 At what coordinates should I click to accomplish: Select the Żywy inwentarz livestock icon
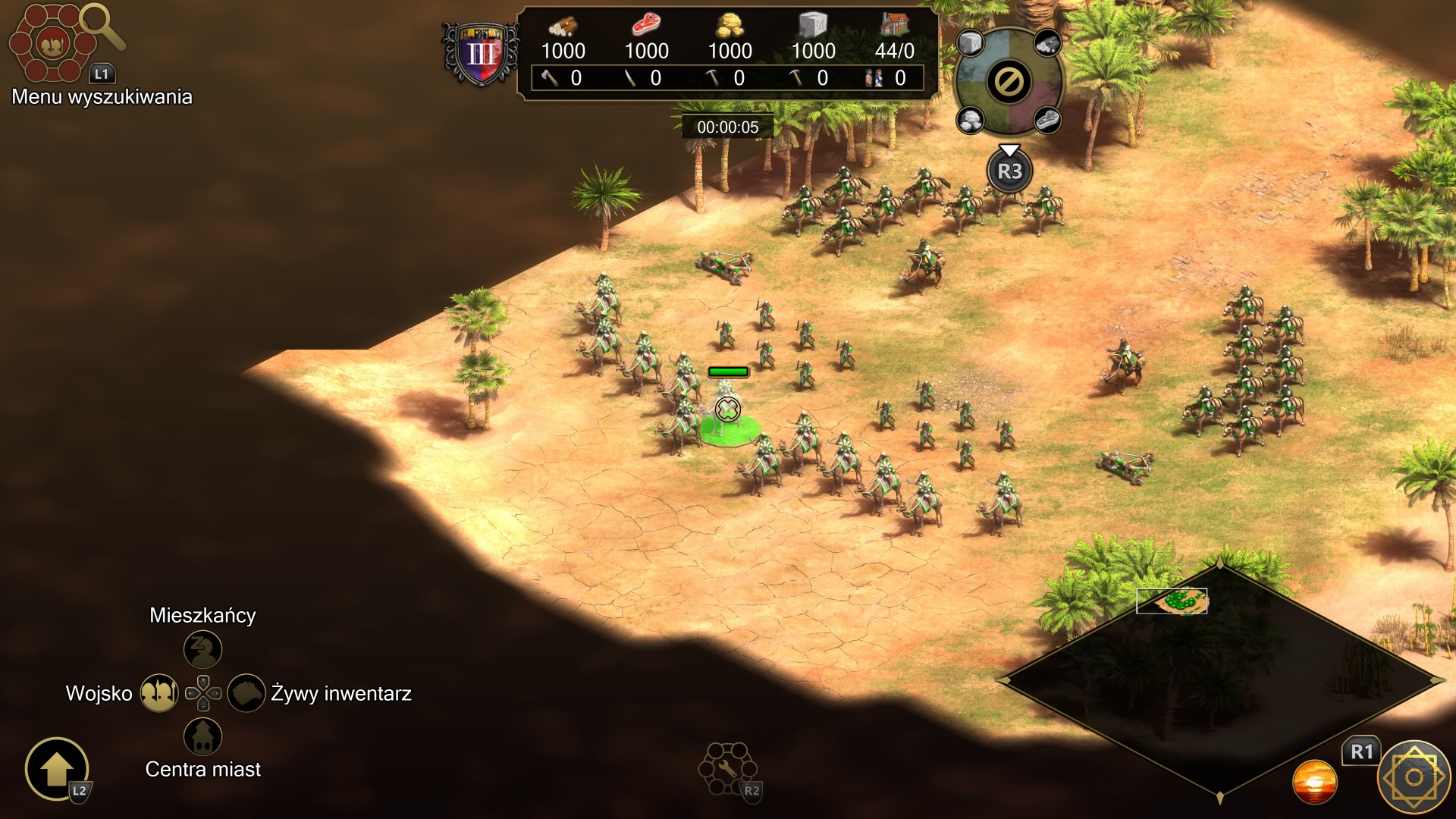pyautogui.click(x=246, y=693)
